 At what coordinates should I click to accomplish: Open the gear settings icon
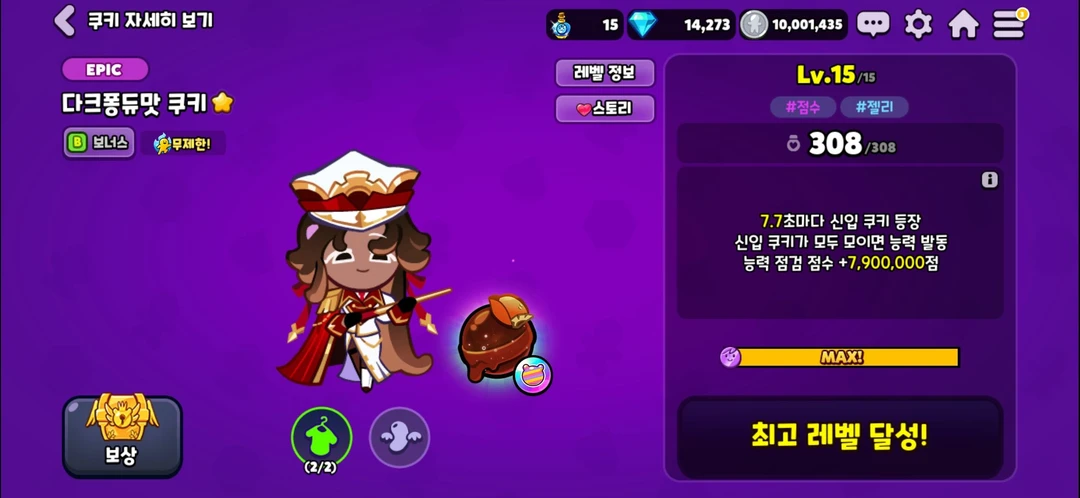coord(918,24)
